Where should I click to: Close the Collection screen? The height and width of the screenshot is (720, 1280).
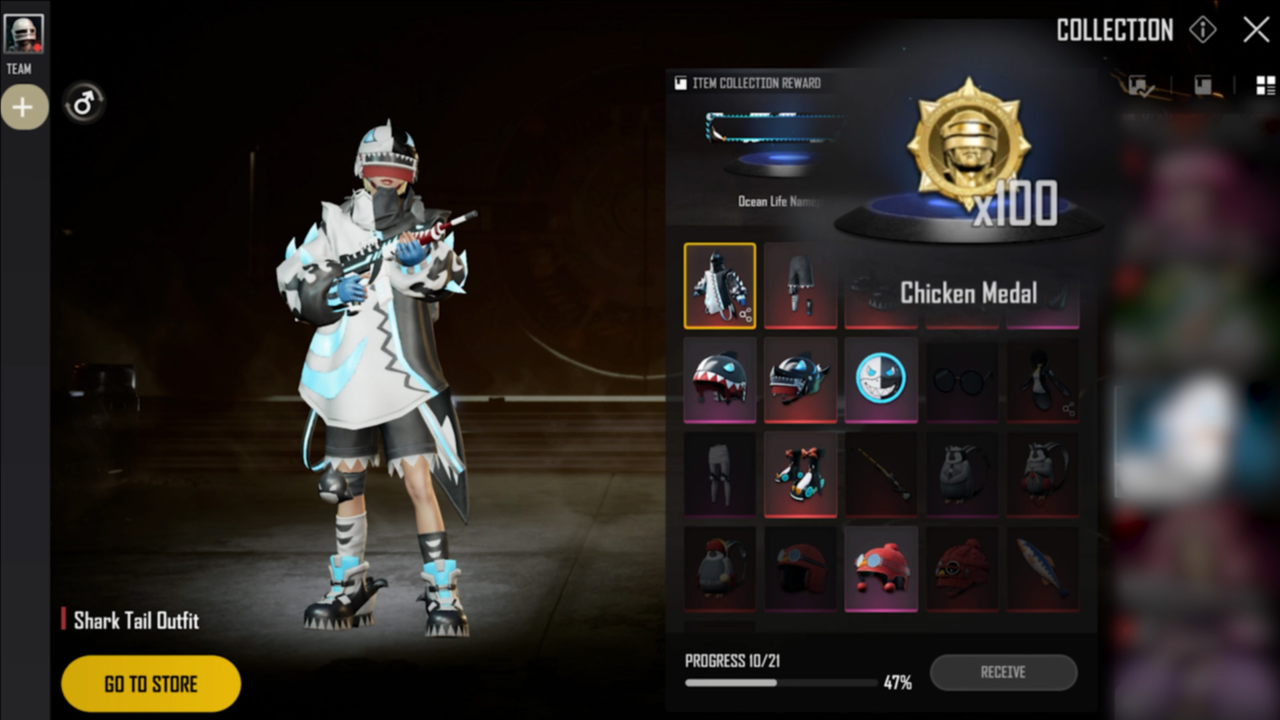1256,30
